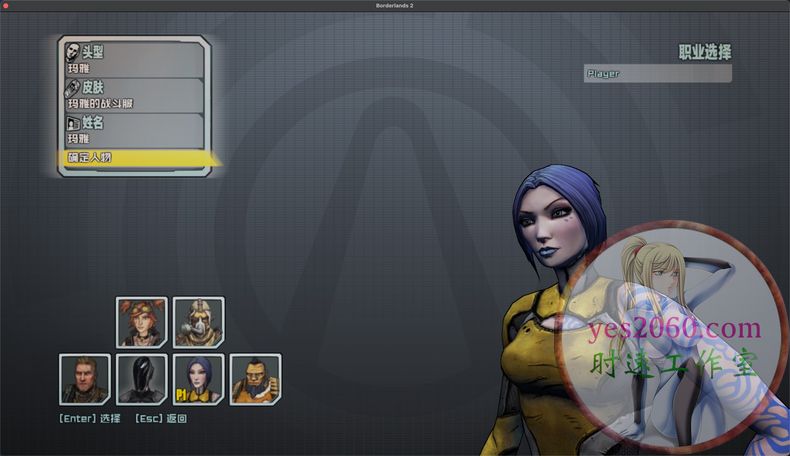Close the Borderlands 2 window

pos(8,7)
